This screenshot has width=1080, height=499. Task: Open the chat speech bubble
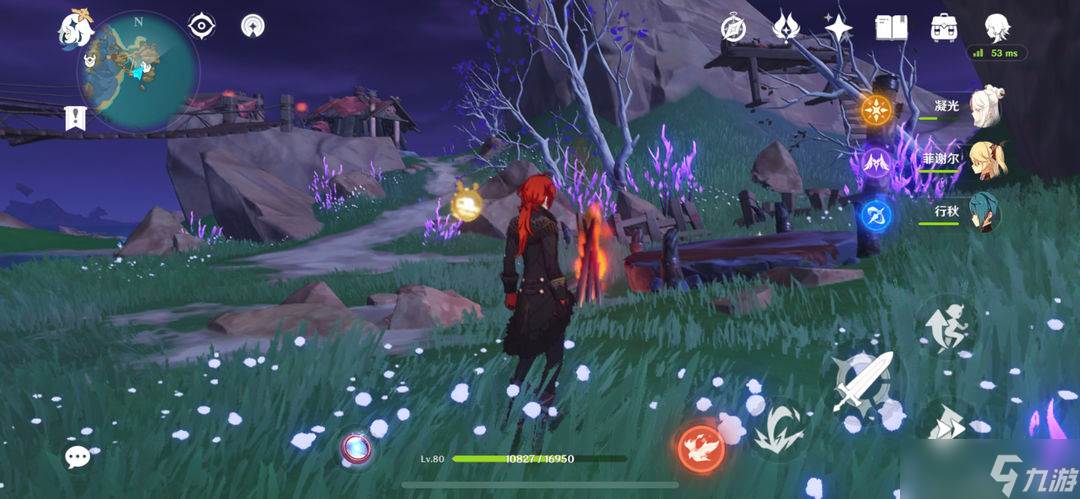(78, 457)
